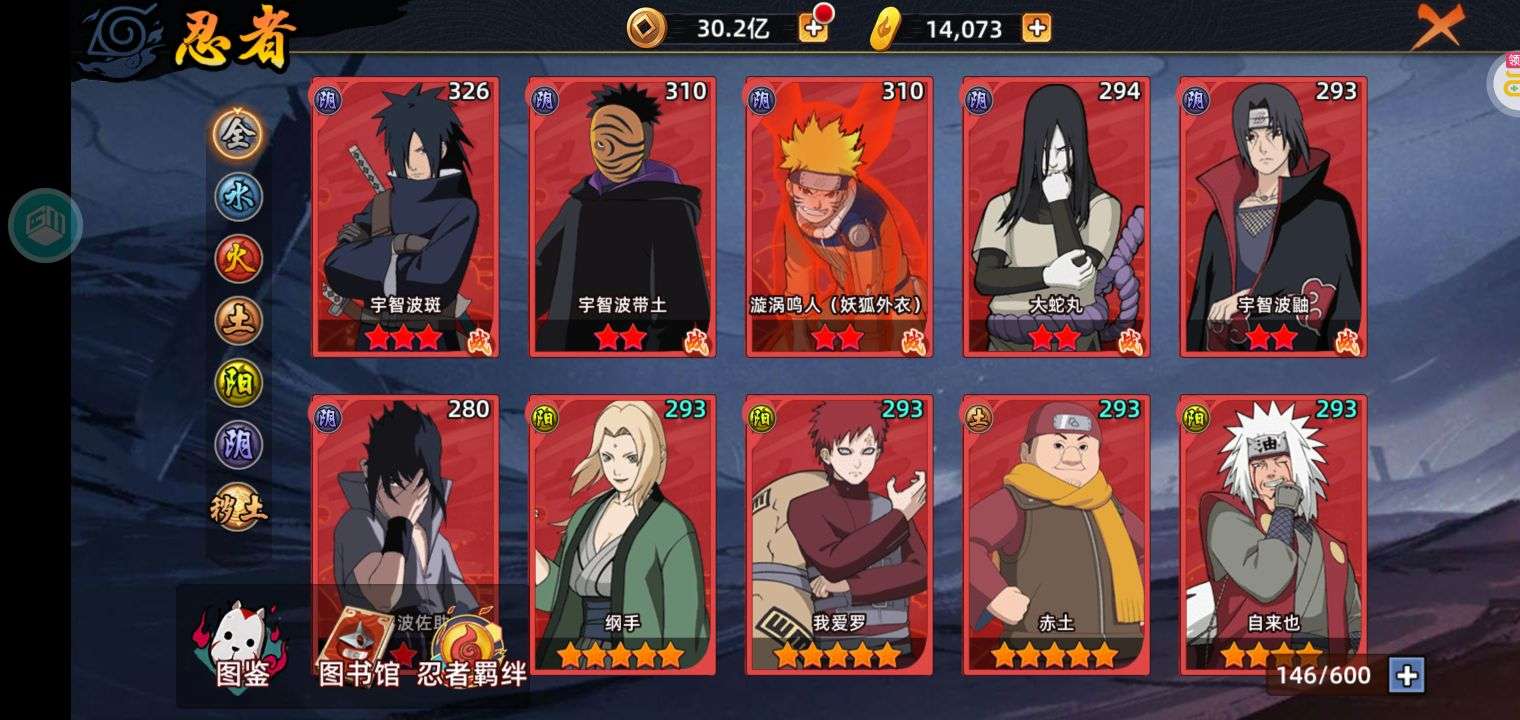Switch to the 秽土 filter tab
The image size is (1520, 720).
238,507
